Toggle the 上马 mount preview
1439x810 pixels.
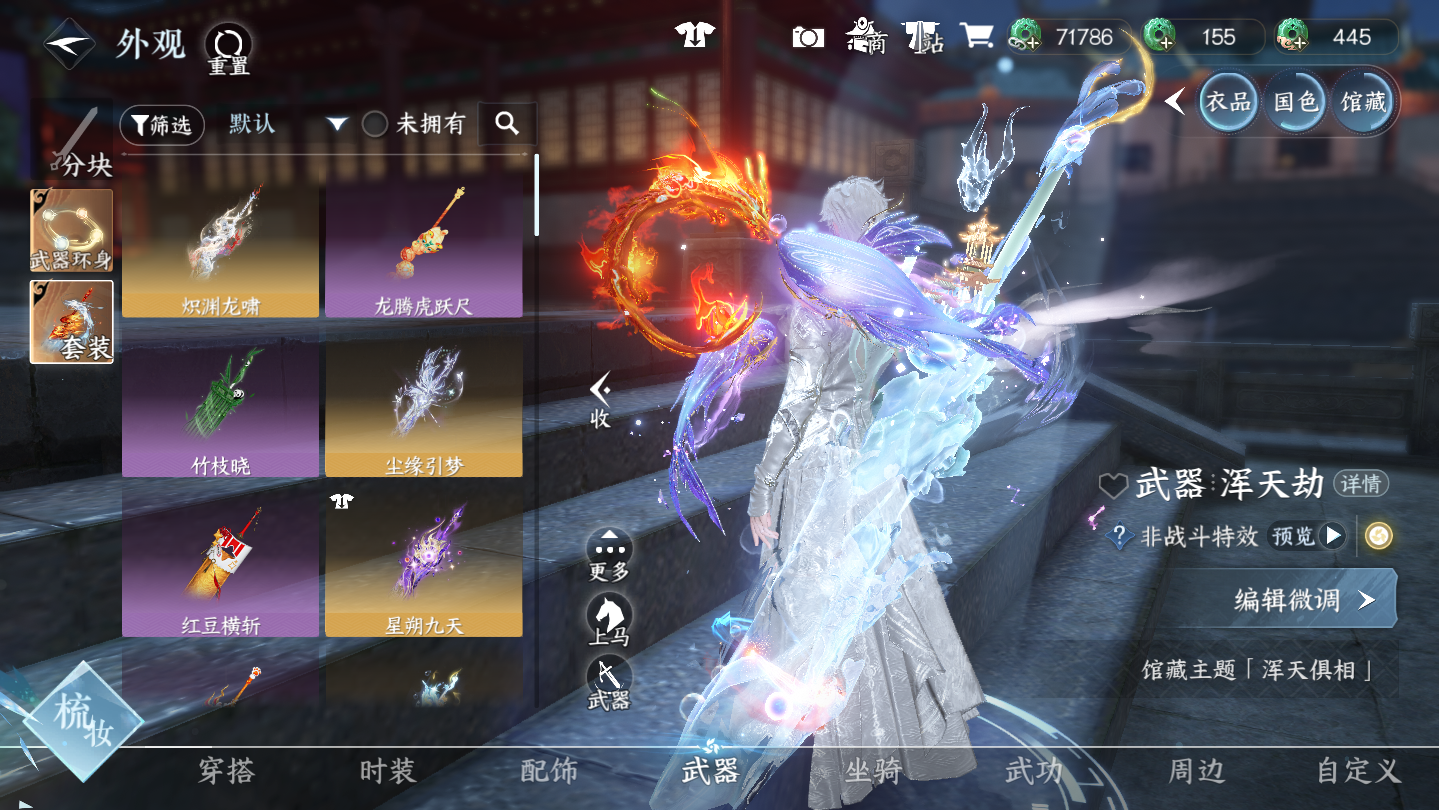609,618
